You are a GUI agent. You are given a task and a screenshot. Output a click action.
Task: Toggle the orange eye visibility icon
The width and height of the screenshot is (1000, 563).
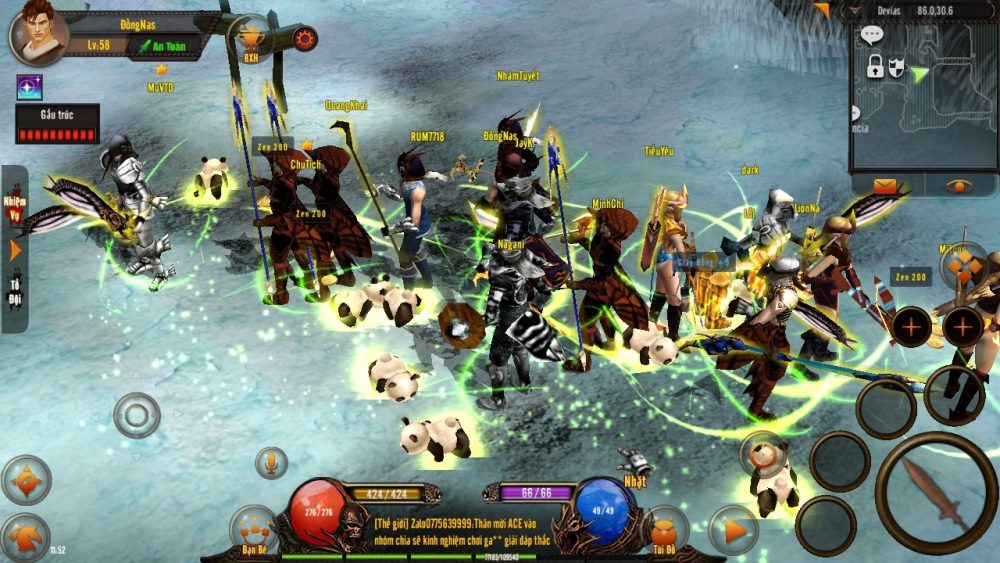(959, 186)
